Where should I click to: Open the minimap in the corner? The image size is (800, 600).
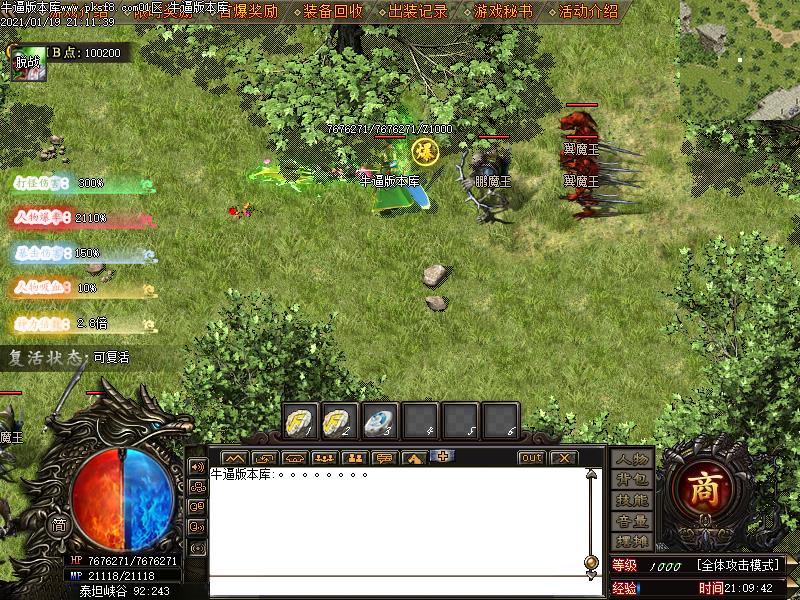click(740, 60)
